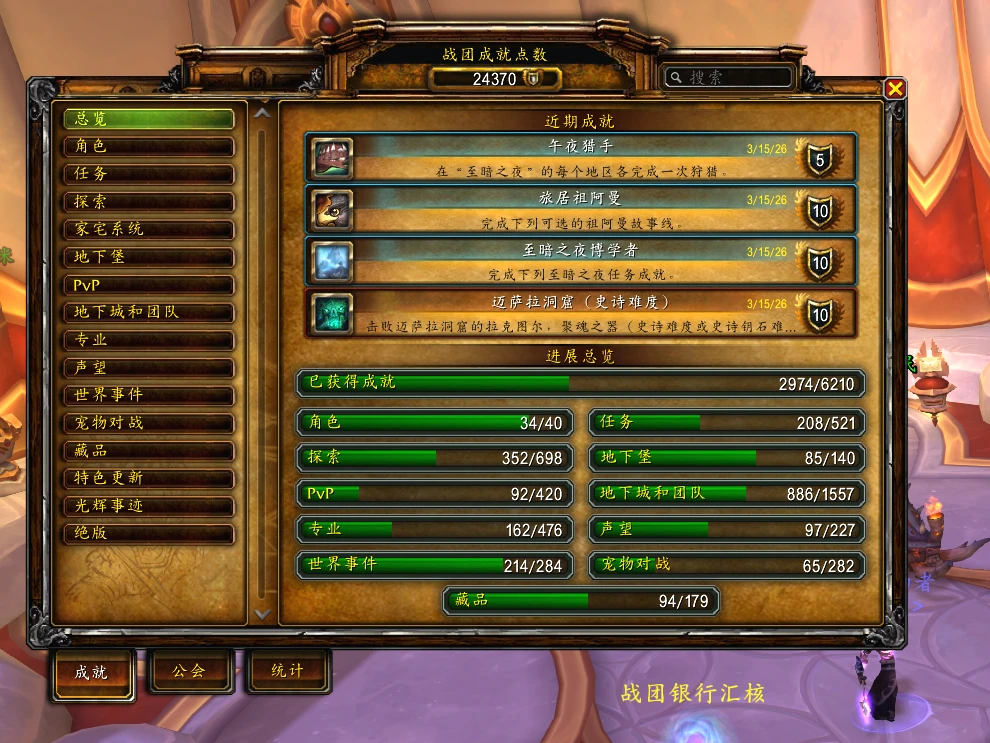Open the 藏品 progress bar summary

click(581, 601)
